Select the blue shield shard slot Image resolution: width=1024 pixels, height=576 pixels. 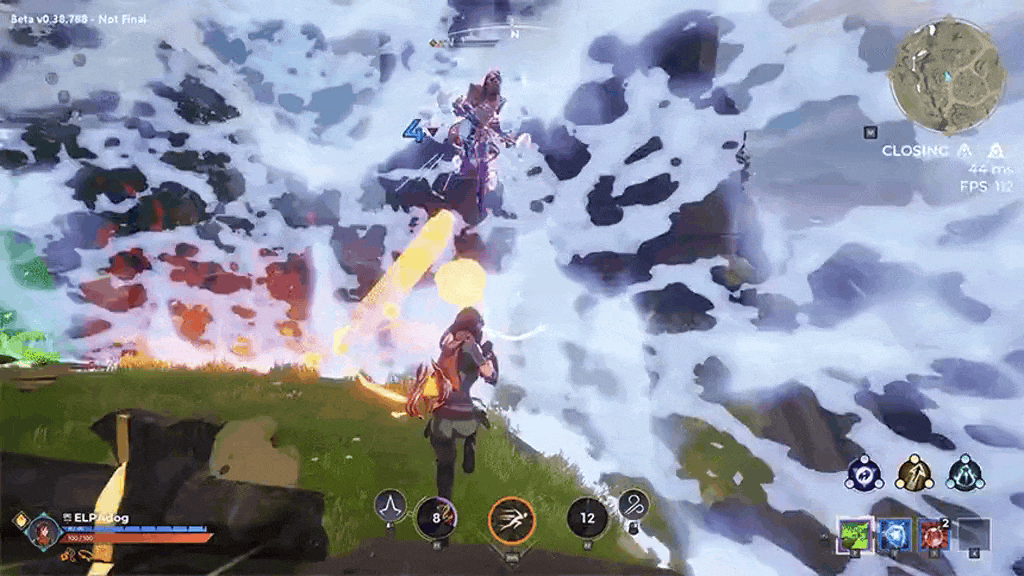pyautogui.click(x=893, y=535)
